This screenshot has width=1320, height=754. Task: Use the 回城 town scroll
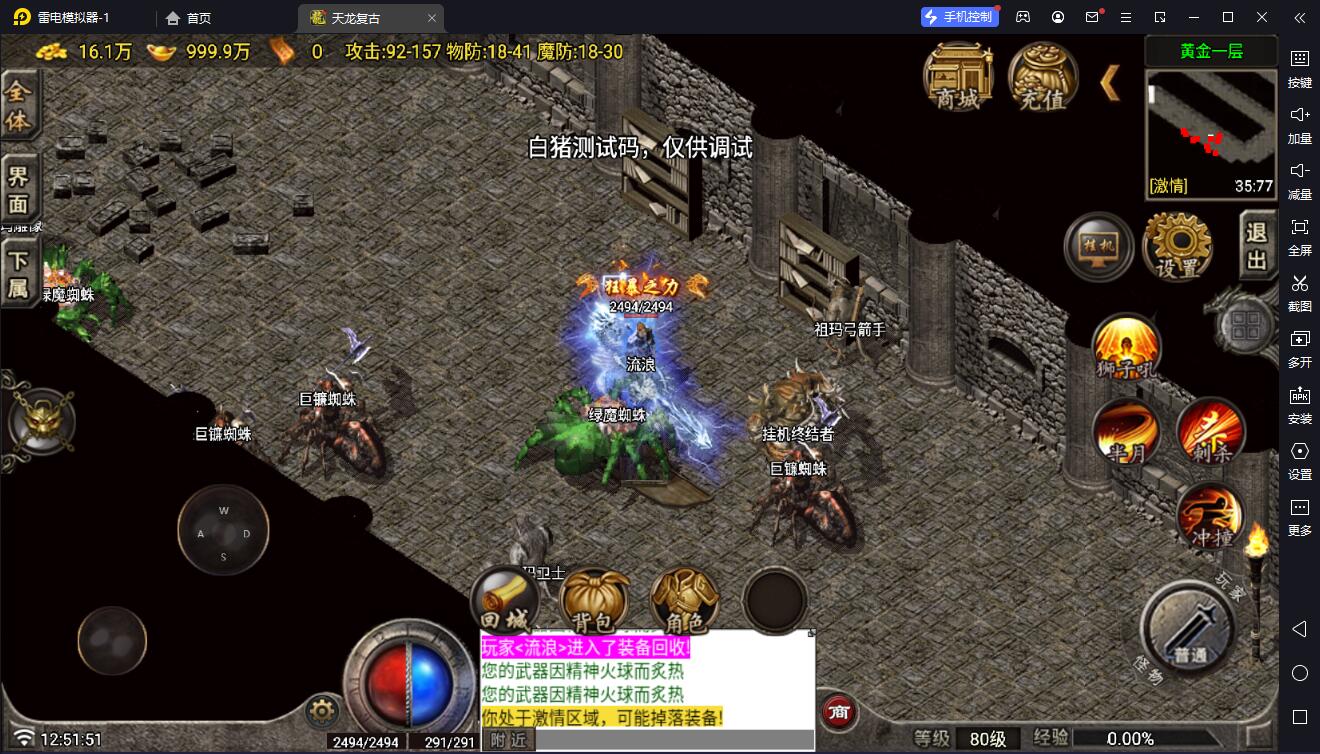(504, 598)
